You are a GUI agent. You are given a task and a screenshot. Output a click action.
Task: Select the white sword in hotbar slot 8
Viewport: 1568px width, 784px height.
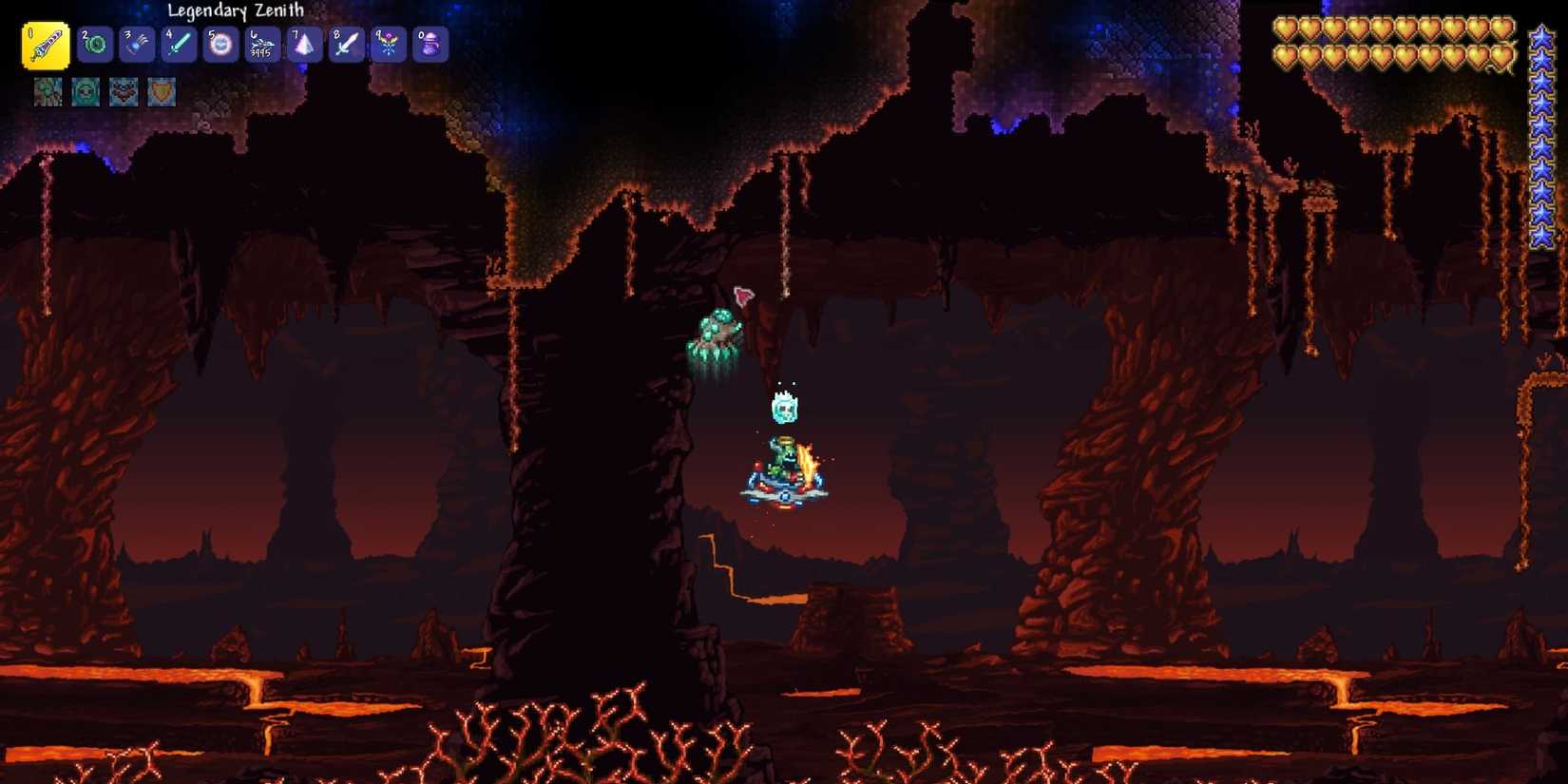point(344,43)
